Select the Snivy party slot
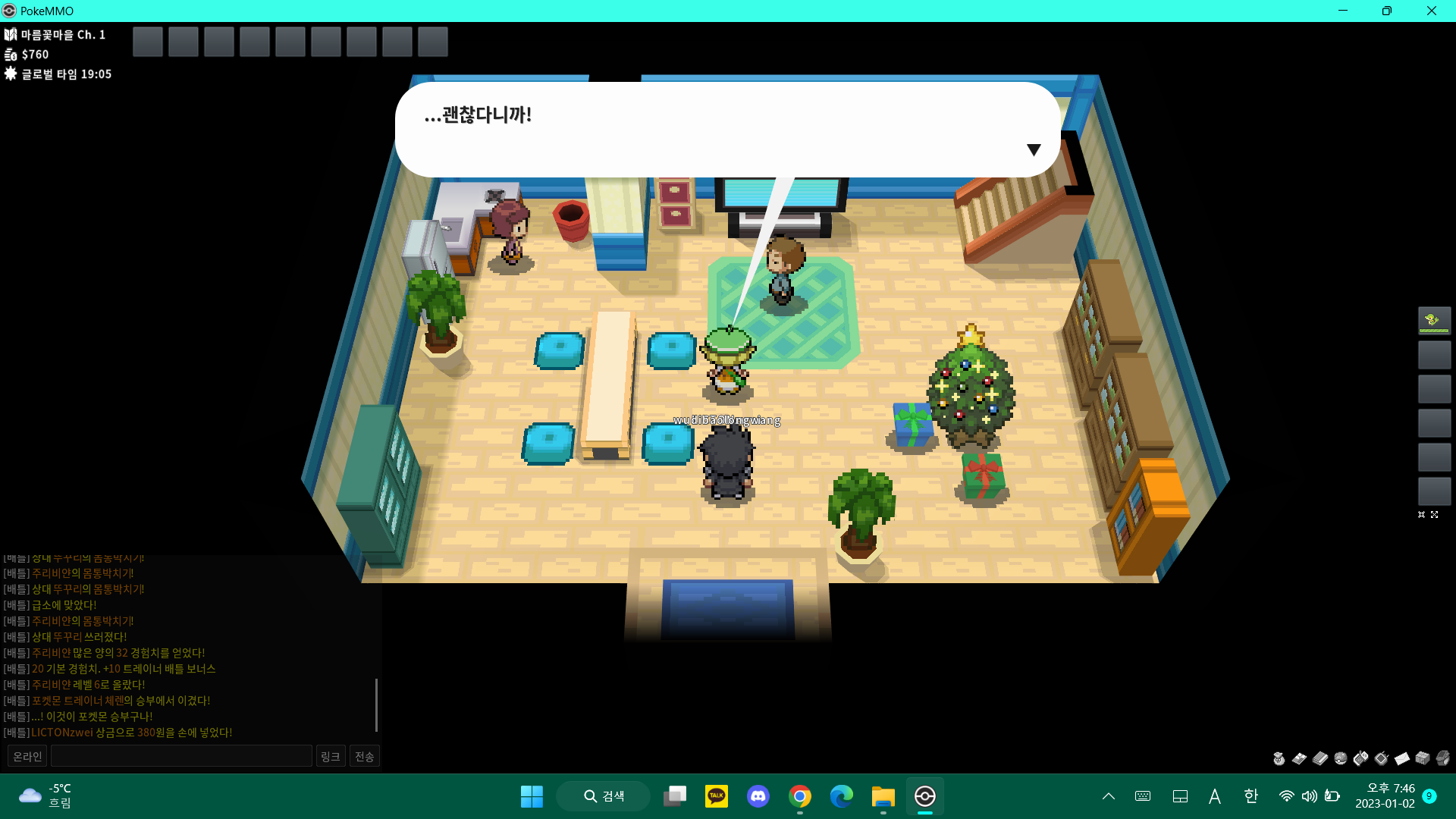 tap(1434, 320)
